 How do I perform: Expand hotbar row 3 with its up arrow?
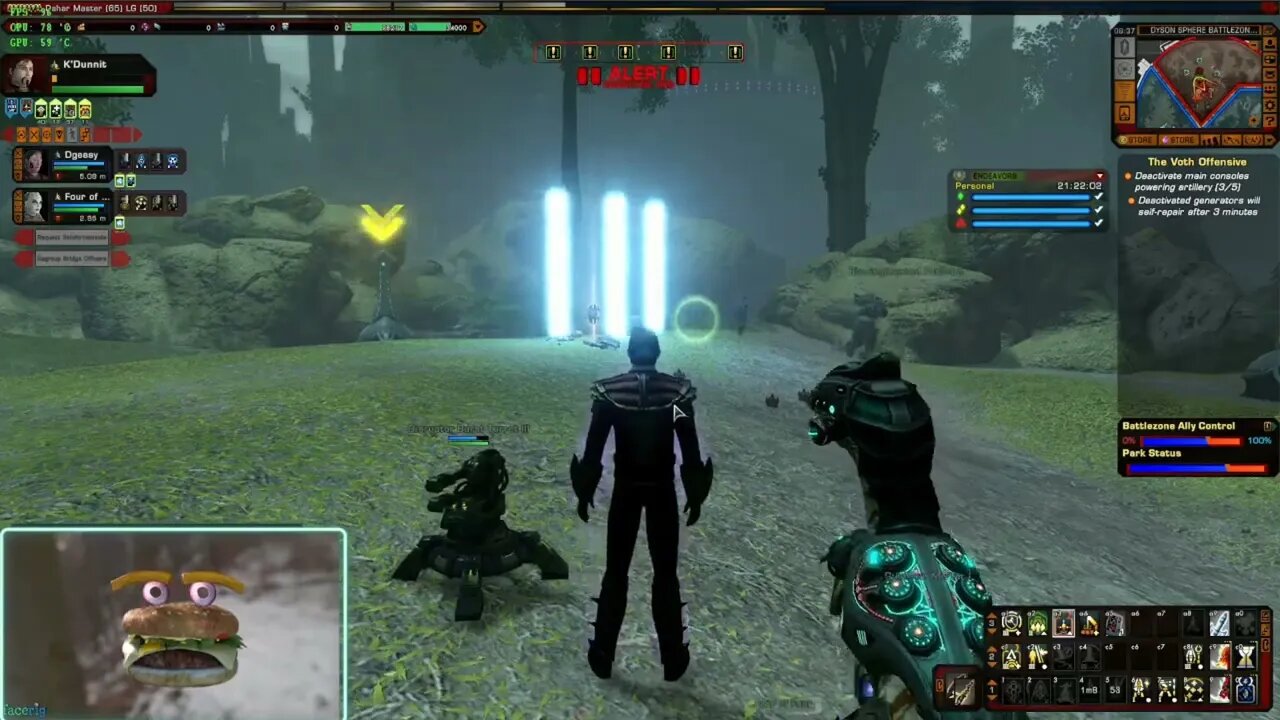(x=990, y=614)
